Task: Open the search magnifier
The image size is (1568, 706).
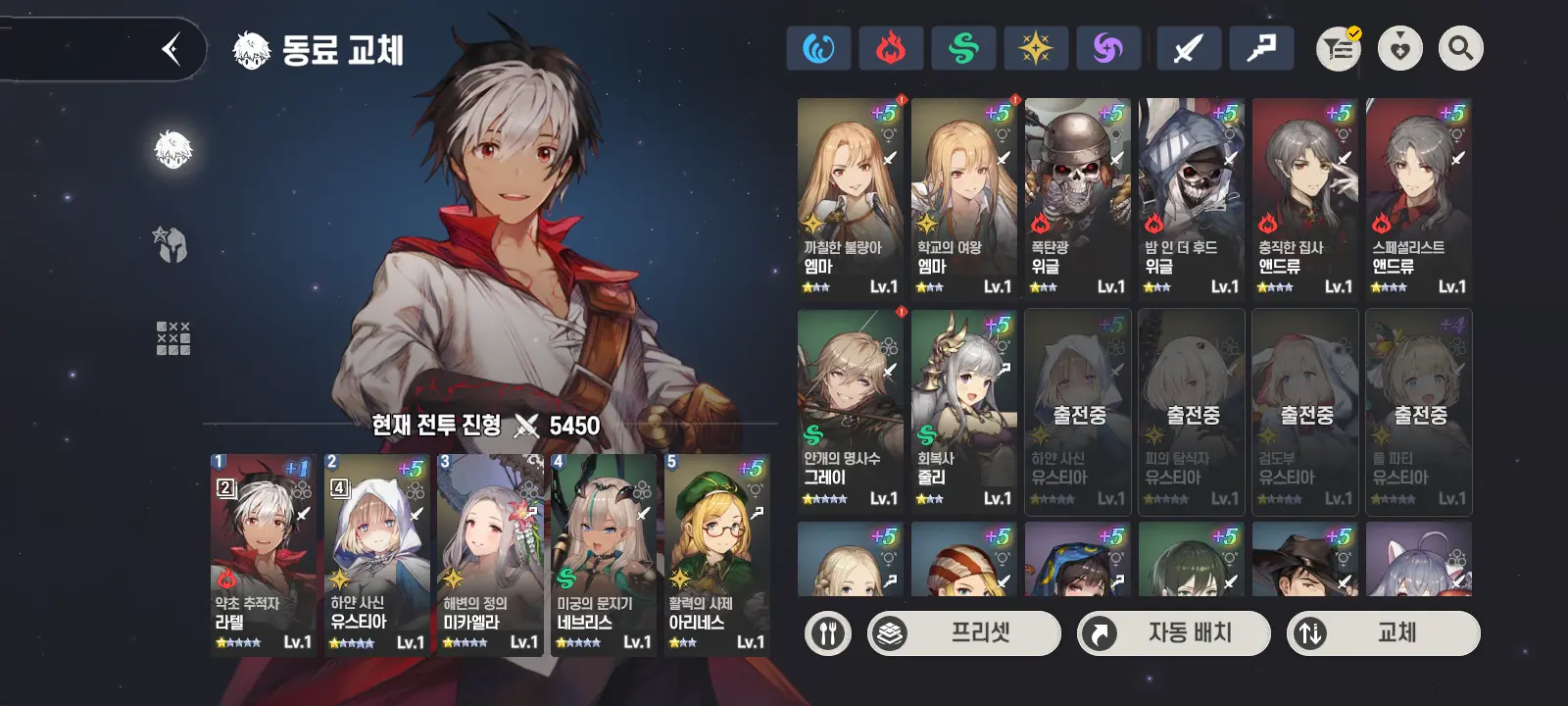Action: (1460, 48)
